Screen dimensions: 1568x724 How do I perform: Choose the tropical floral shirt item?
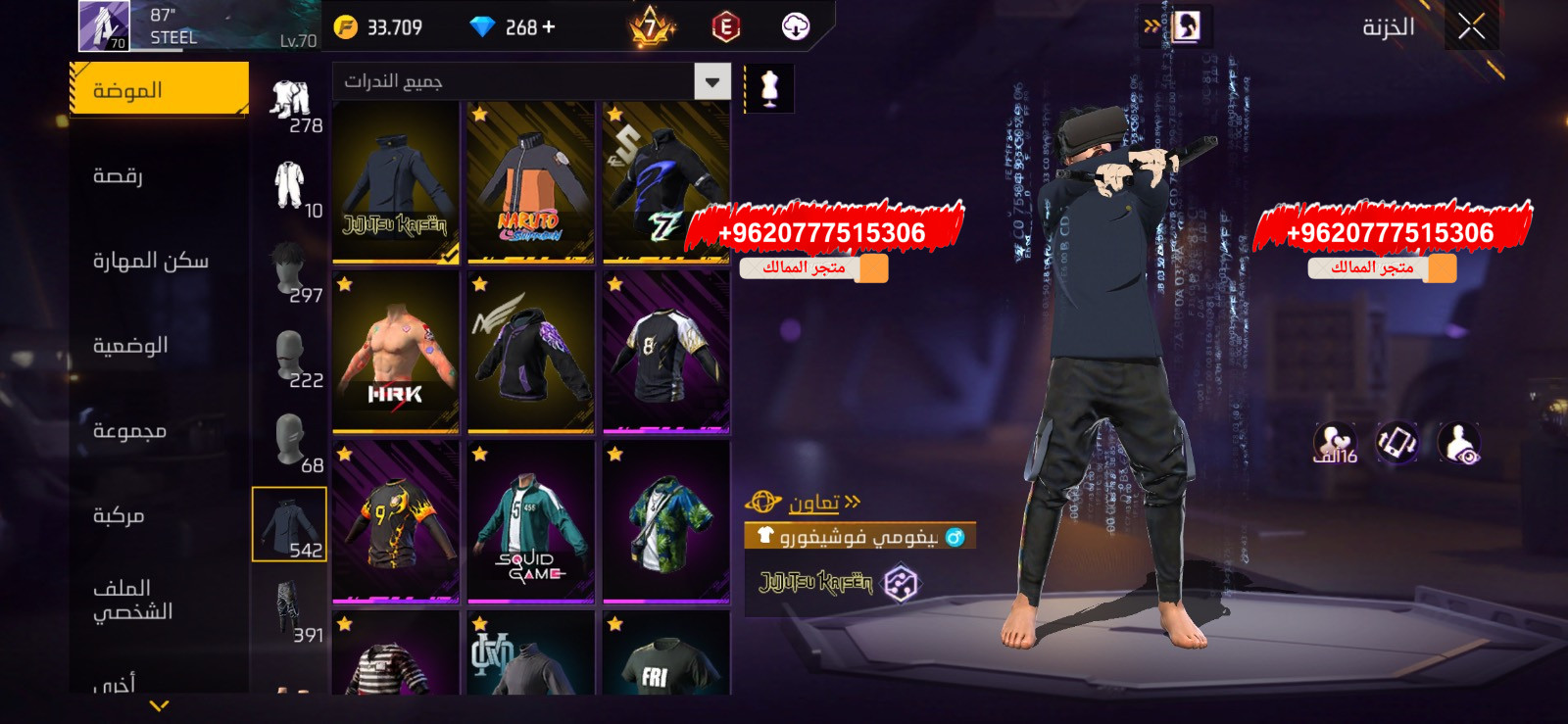[x=665, y=522]
